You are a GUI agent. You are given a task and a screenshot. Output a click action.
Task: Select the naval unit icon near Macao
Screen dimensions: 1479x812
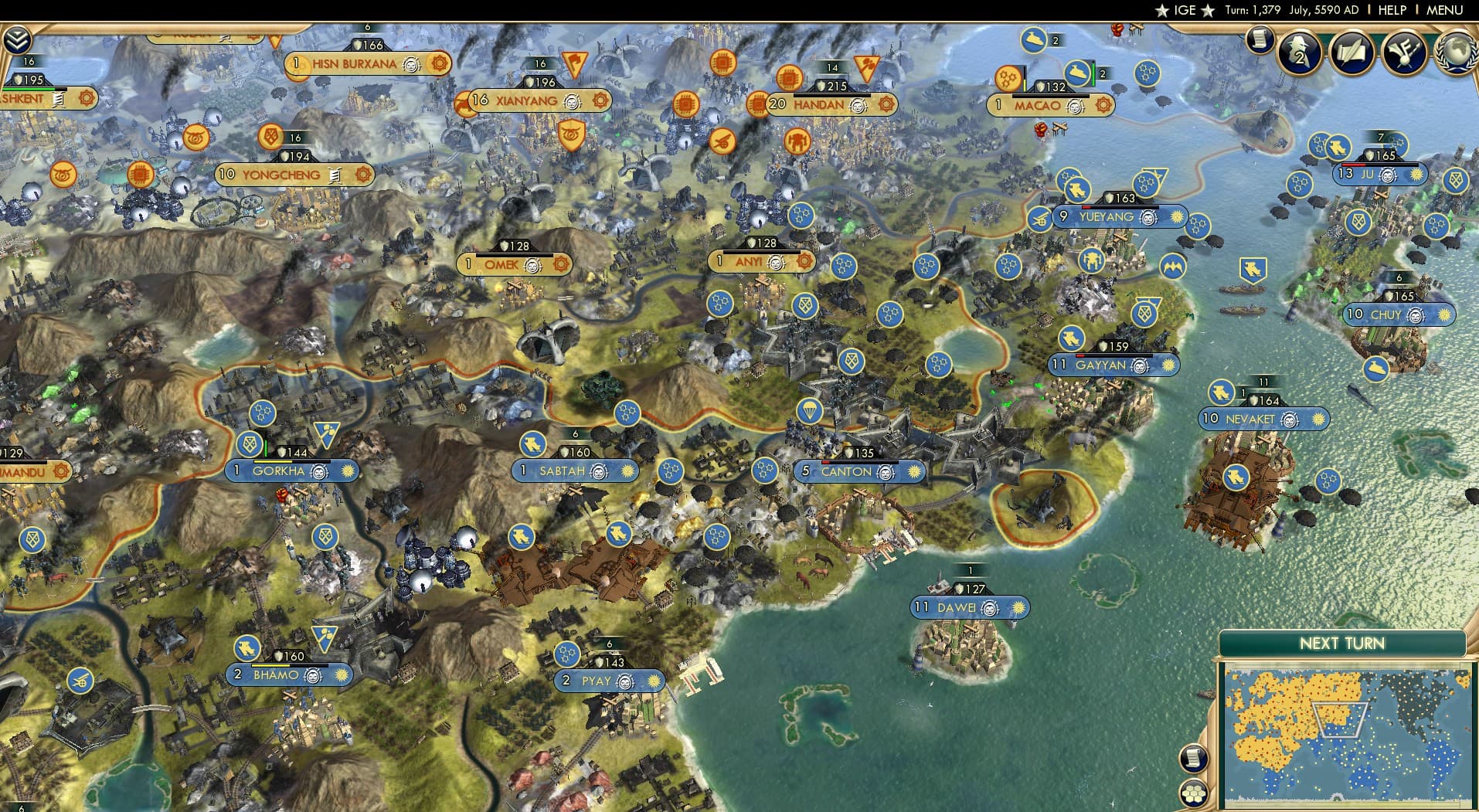point(1079,72)
